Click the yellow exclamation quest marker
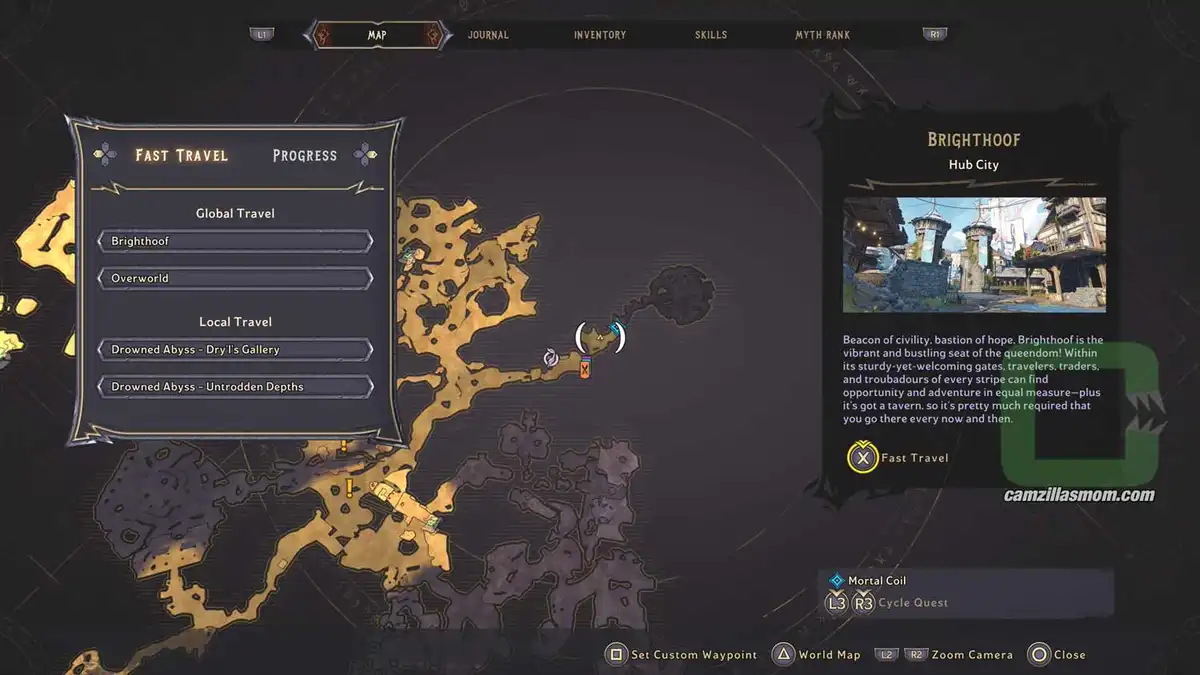 click(349, 487)
